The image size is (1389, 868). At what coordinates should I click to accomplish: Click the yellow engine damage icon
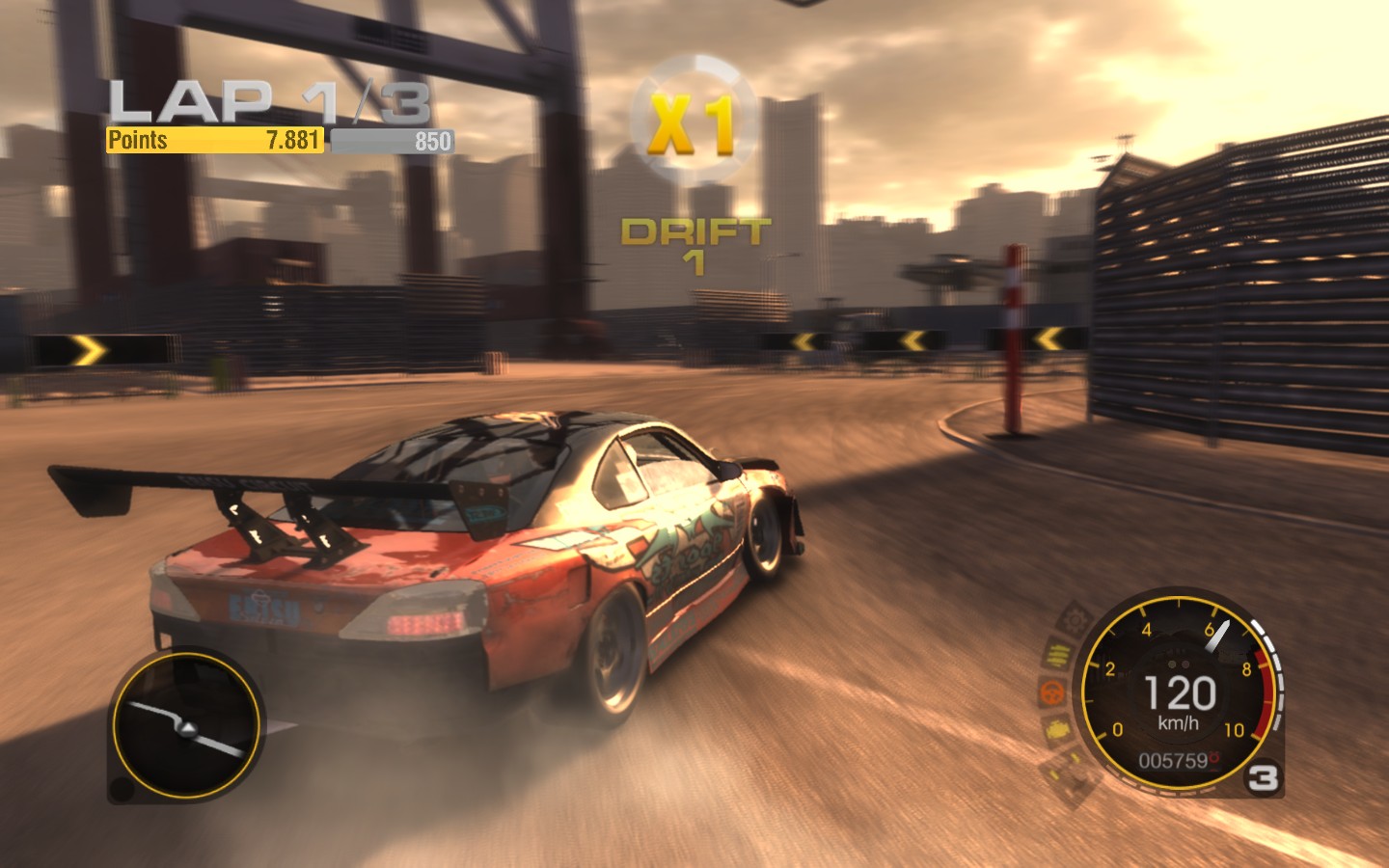pos(1055,729)
